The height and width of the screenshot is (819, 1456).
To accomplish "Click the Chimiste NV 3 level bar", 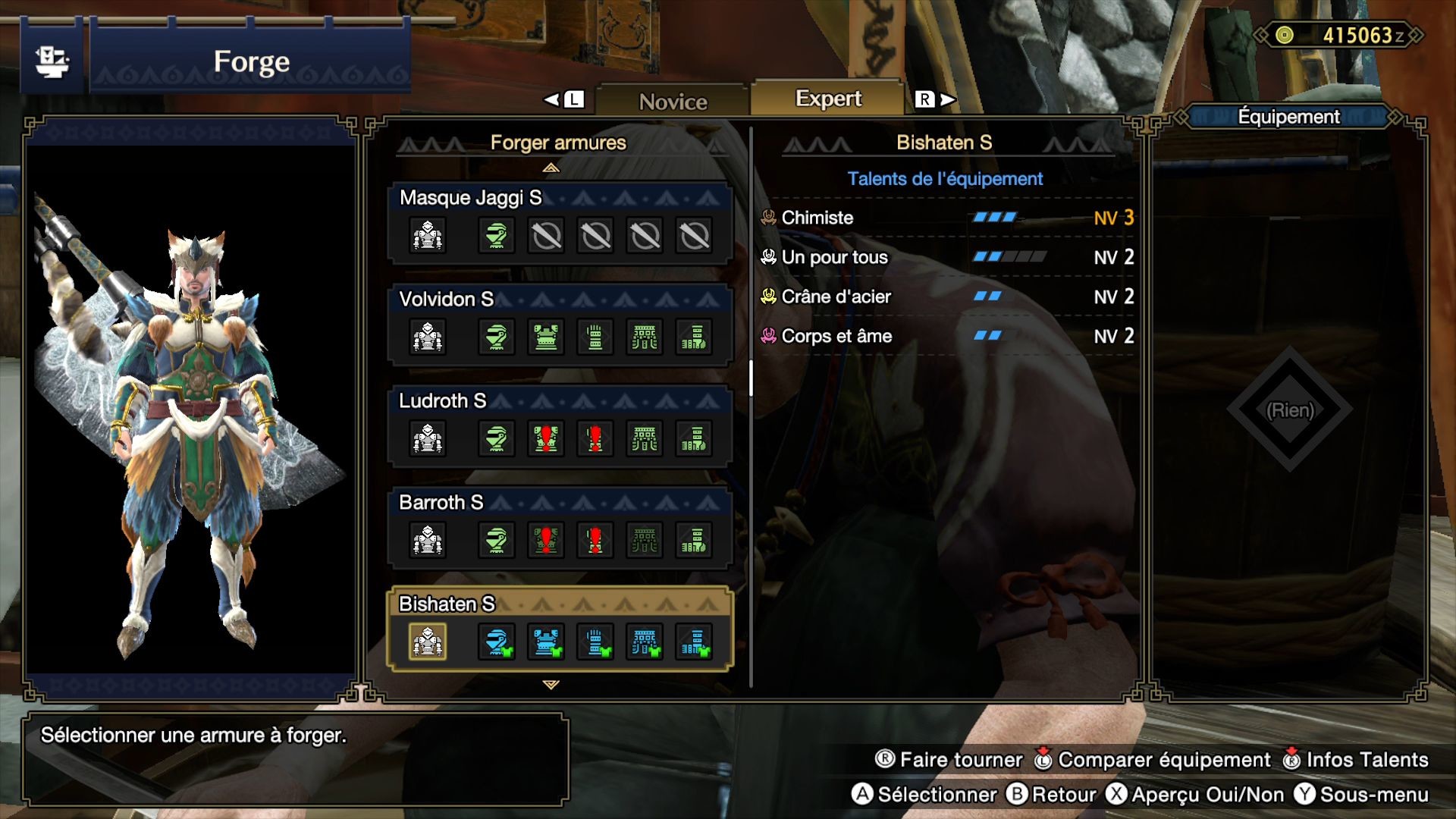I will [994, 218].
